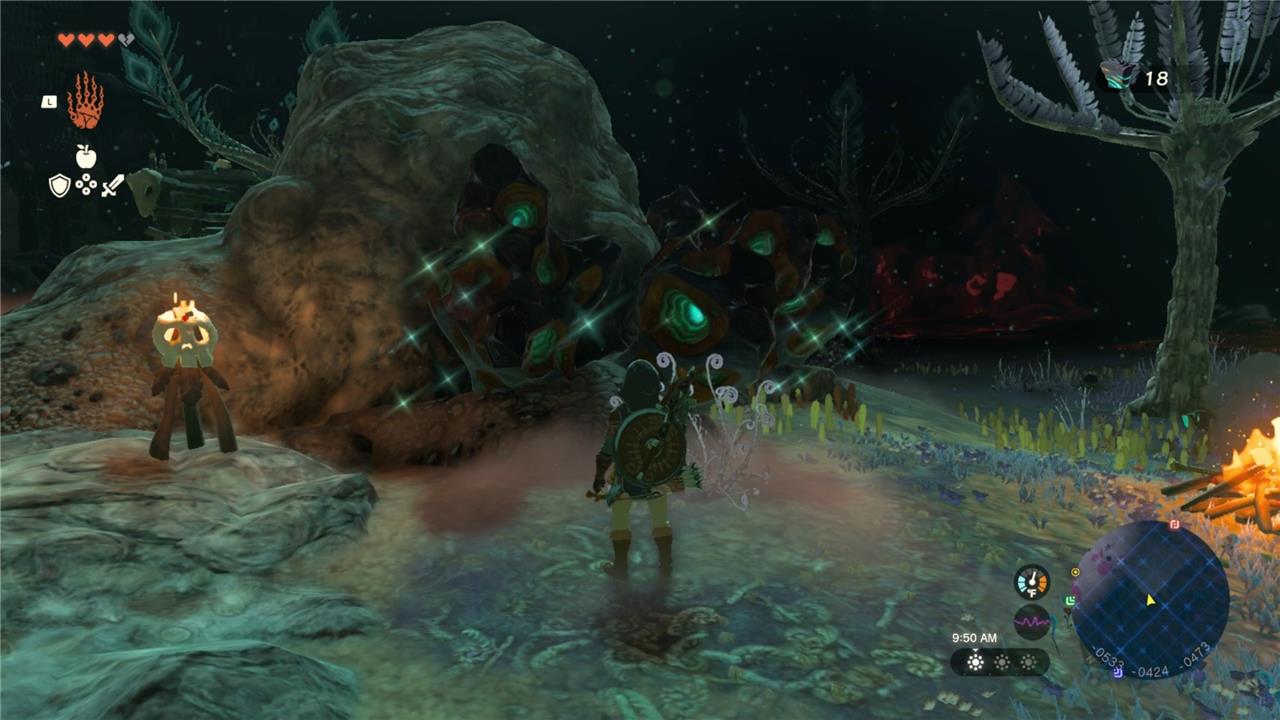Select the weather forecast panel
Image resolution: width=1280 pixels, height=720 pixels.
click(999, 662)
